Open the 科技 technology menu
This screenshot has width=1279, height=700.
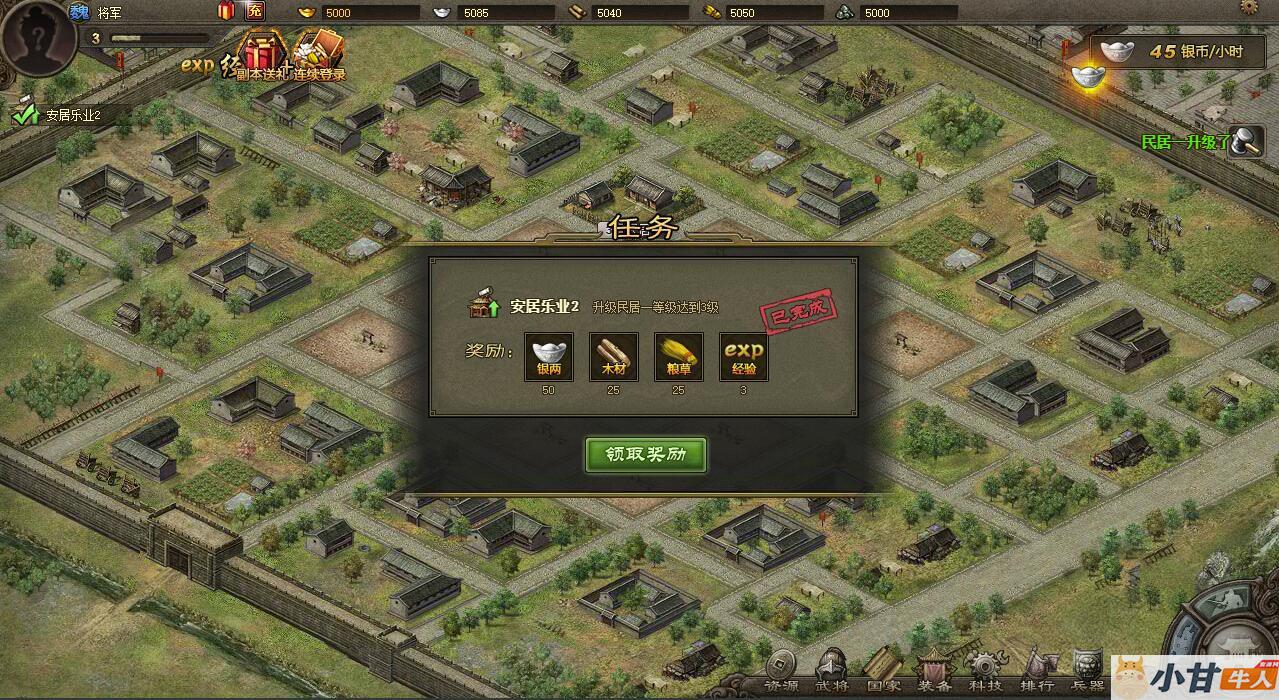[985, 671]
